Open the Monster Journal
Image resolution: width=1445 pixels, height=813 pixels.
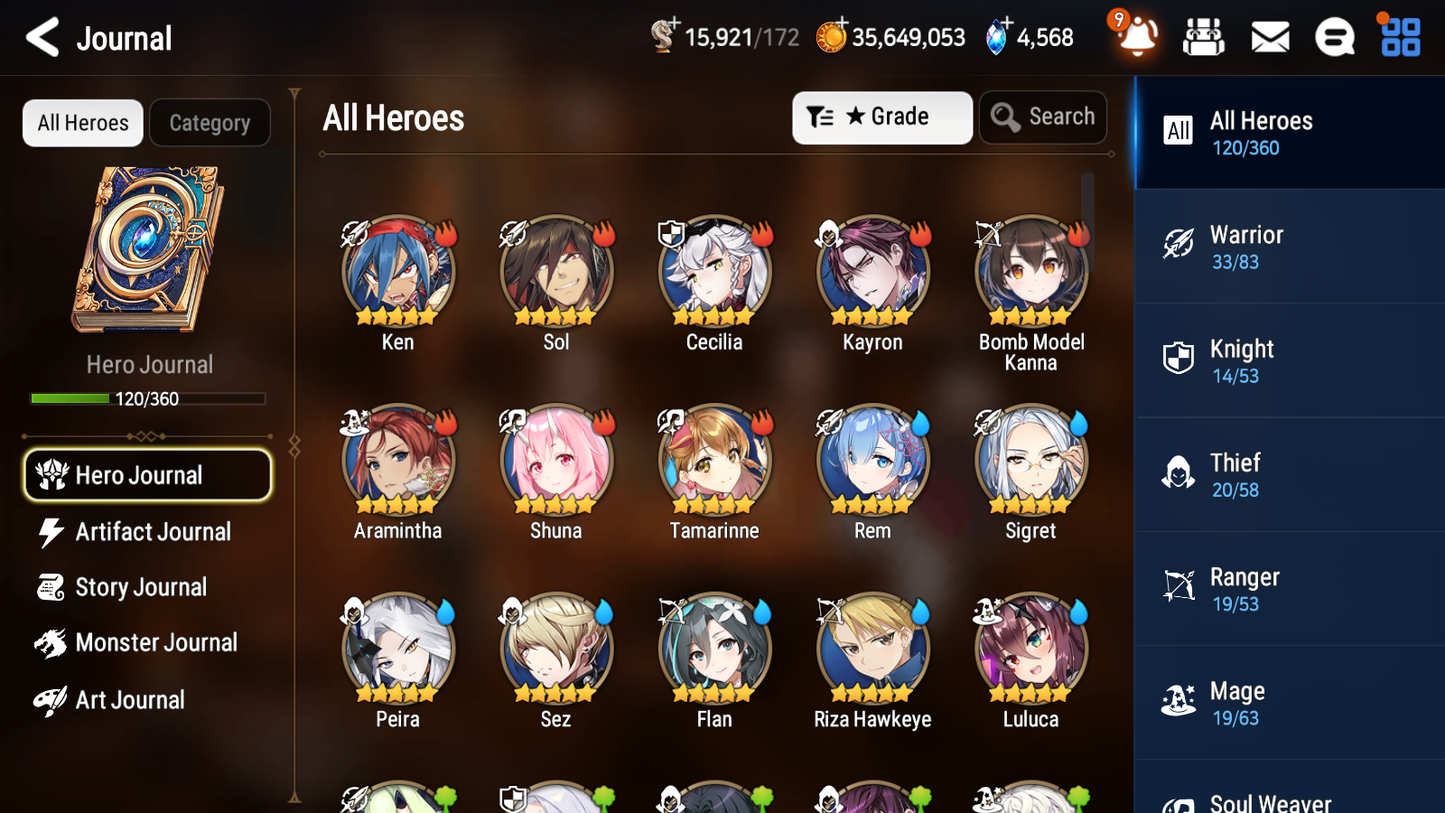[x=155, y=643]
